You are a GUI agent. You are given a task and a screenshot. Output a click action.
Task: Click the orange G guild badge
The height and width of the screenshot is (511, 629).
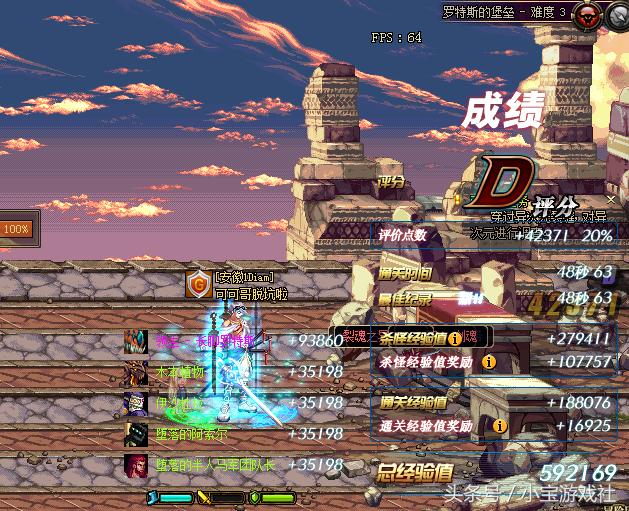click(x=197, y=286)
